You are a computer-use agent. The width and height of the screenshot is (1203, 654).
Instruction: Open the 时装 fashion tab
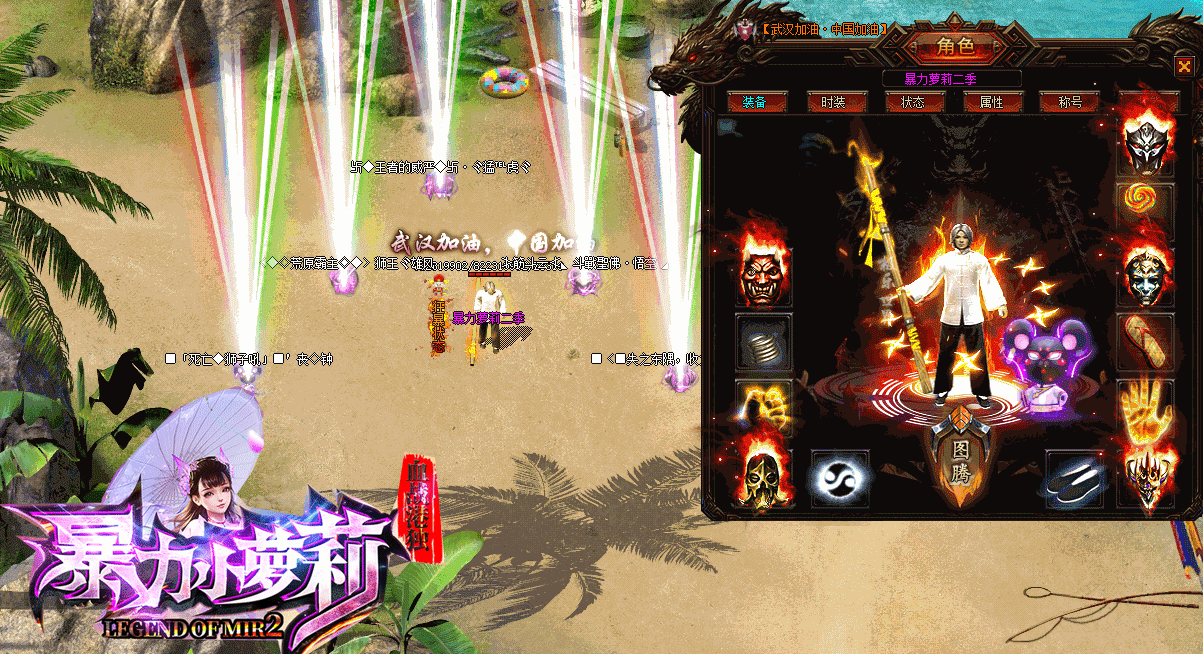pos(833,102)
